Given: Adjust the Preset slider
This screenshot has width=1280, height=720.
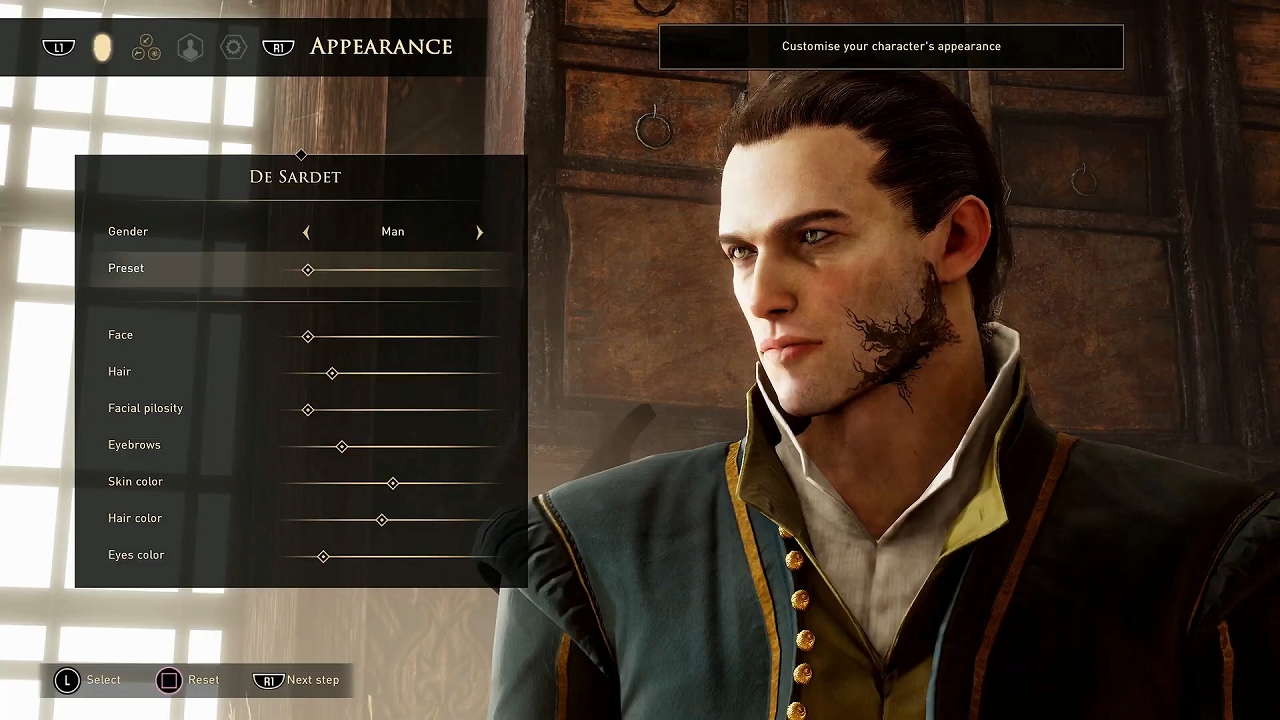Looking at the screenshot, I should 308,270.
